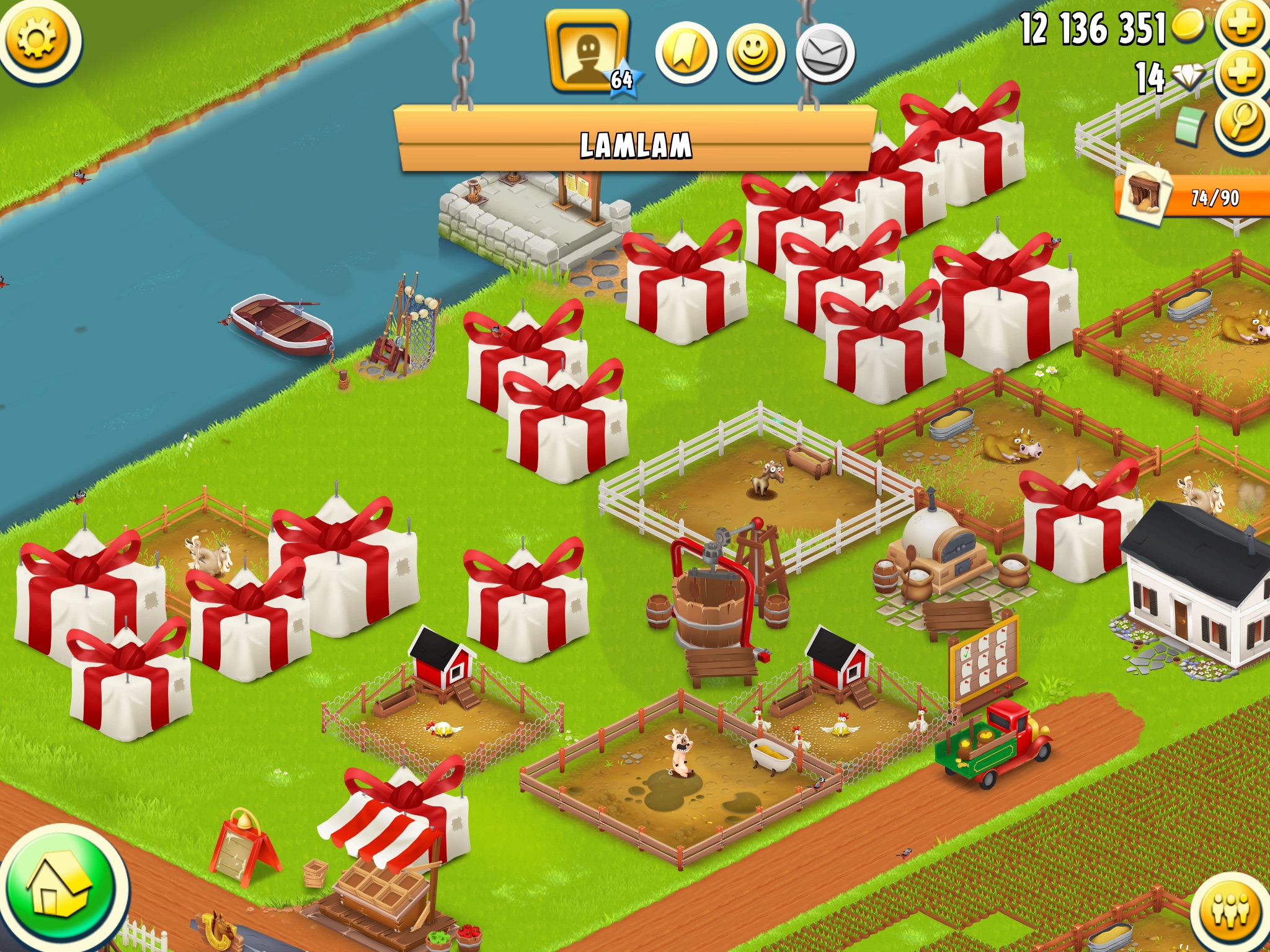1270x952 pixels.
Task: Open the settings gear menu
Action: [37, 39]
